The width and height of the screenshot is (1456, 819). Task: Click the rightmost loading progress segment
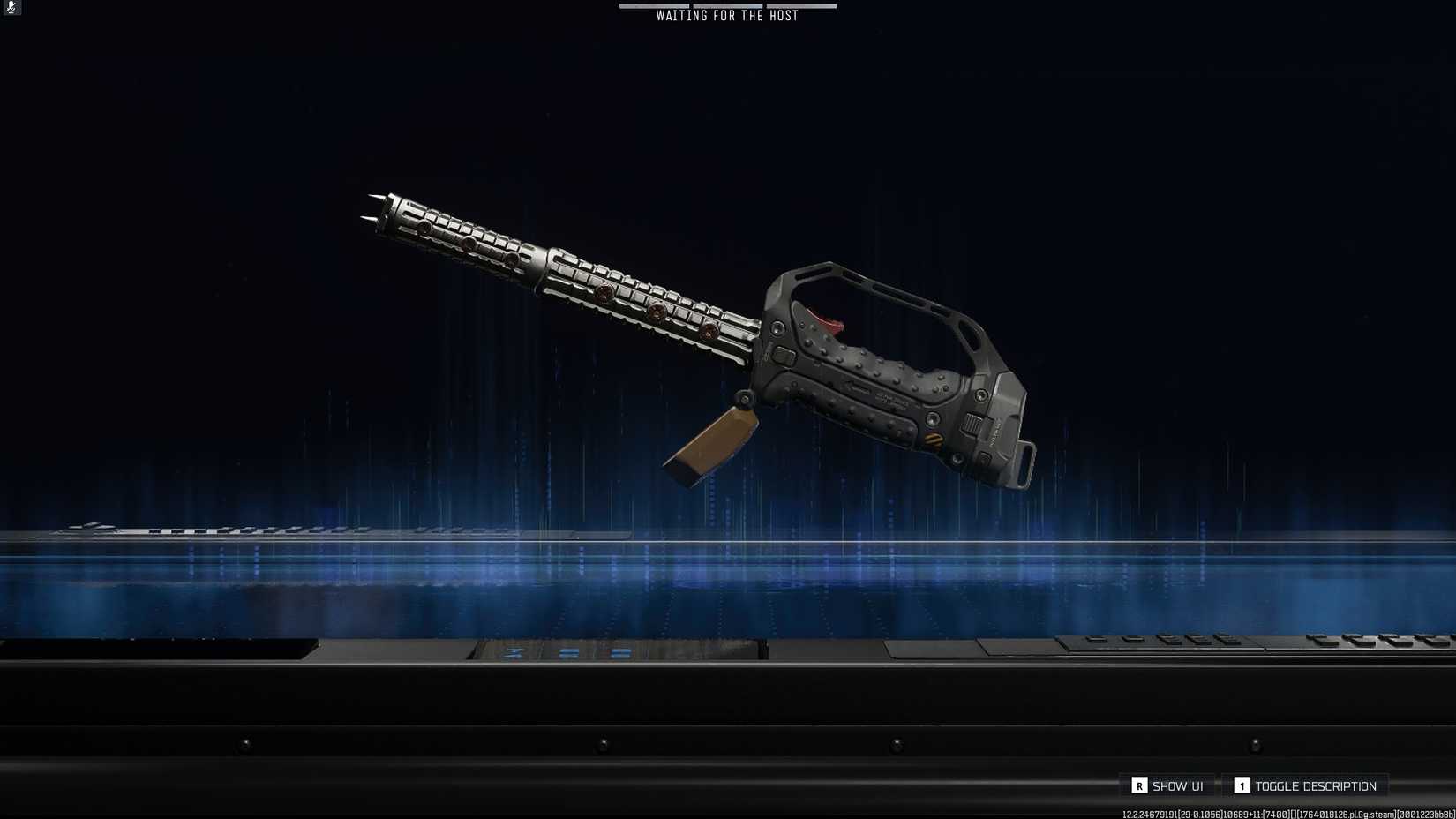point(801,5)
